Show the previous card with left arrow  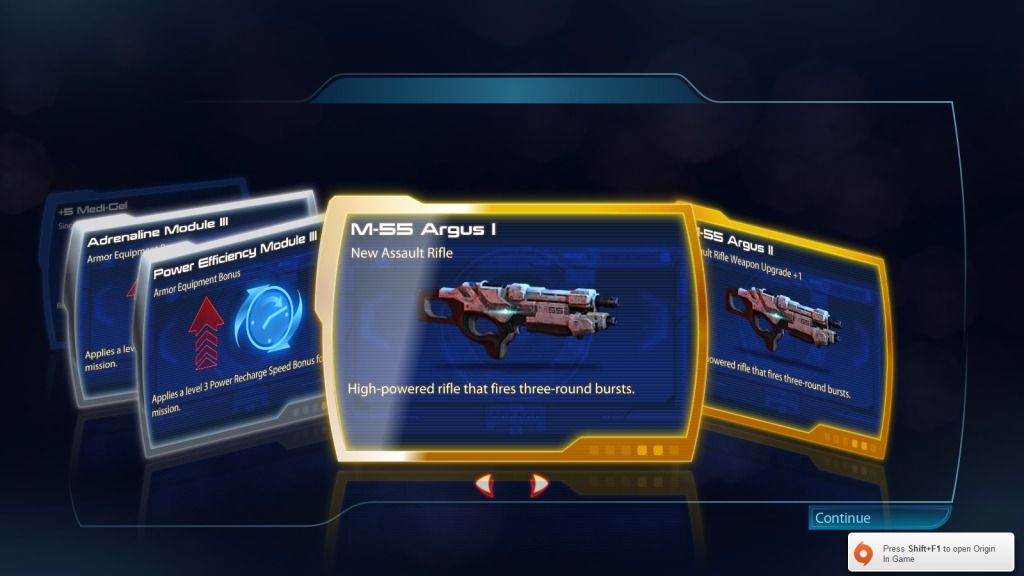pos(484,486)
